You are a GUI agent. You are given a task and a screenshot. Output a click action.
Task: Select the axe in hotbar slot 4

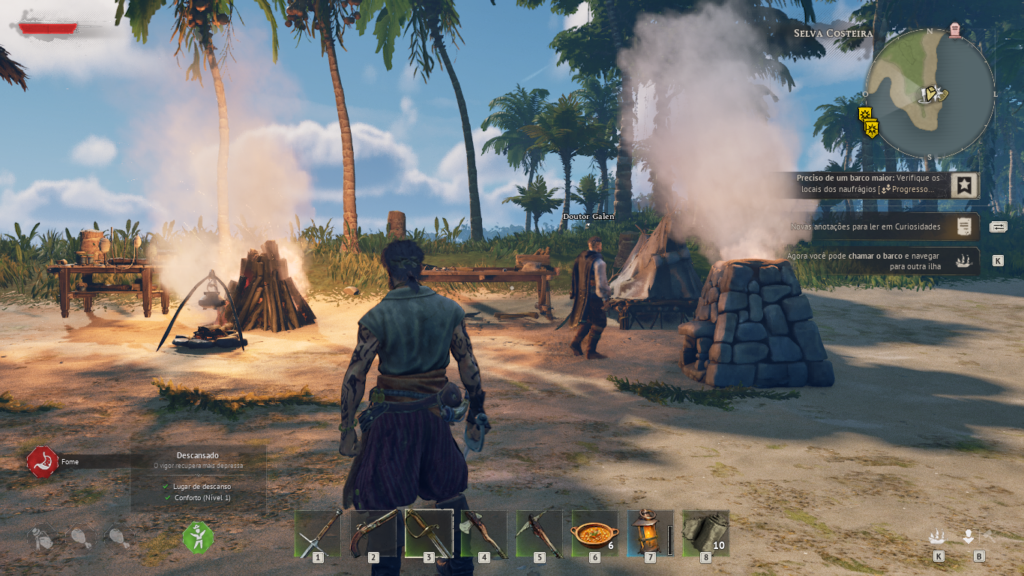point(484,534)
